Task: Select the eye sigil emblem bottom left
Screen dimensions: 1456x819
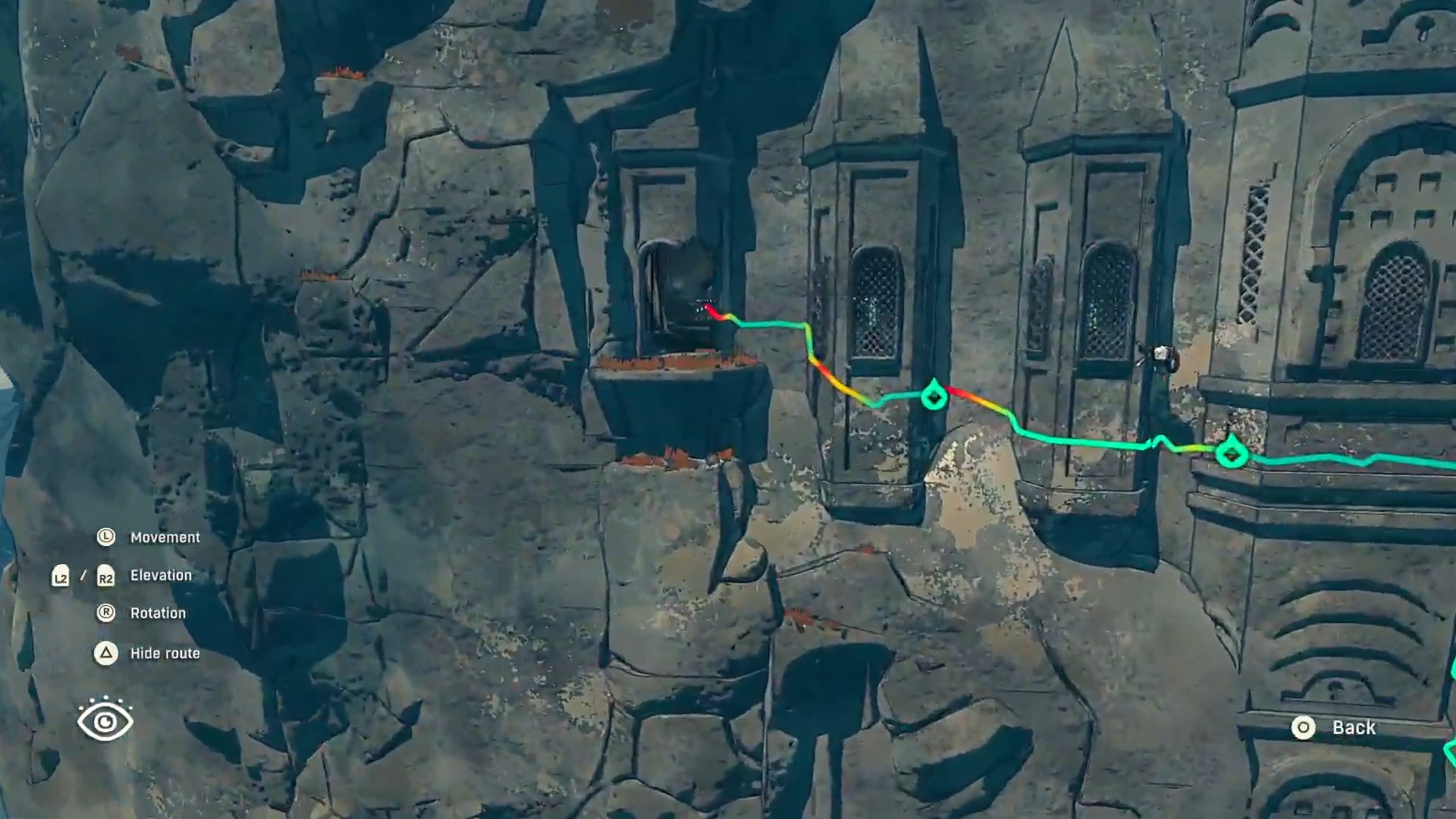Action: 105,720
